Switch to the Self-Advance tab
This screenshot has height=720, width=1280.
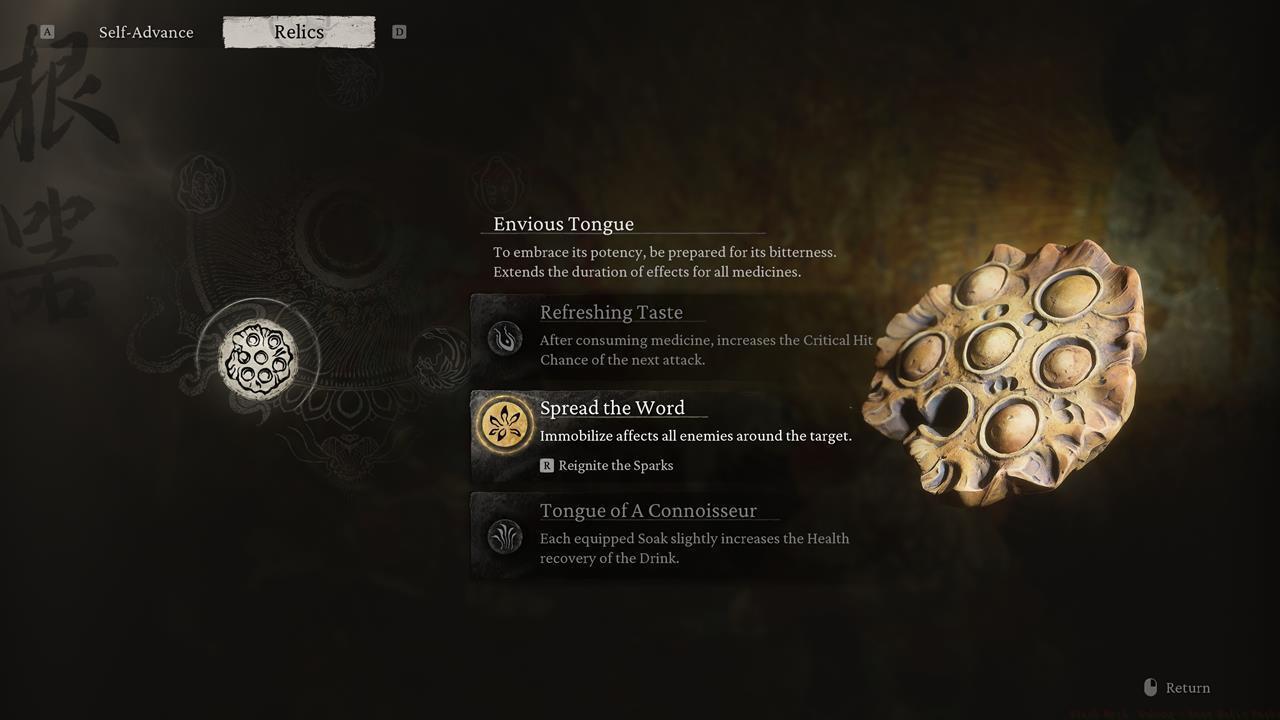pos(145,31)
